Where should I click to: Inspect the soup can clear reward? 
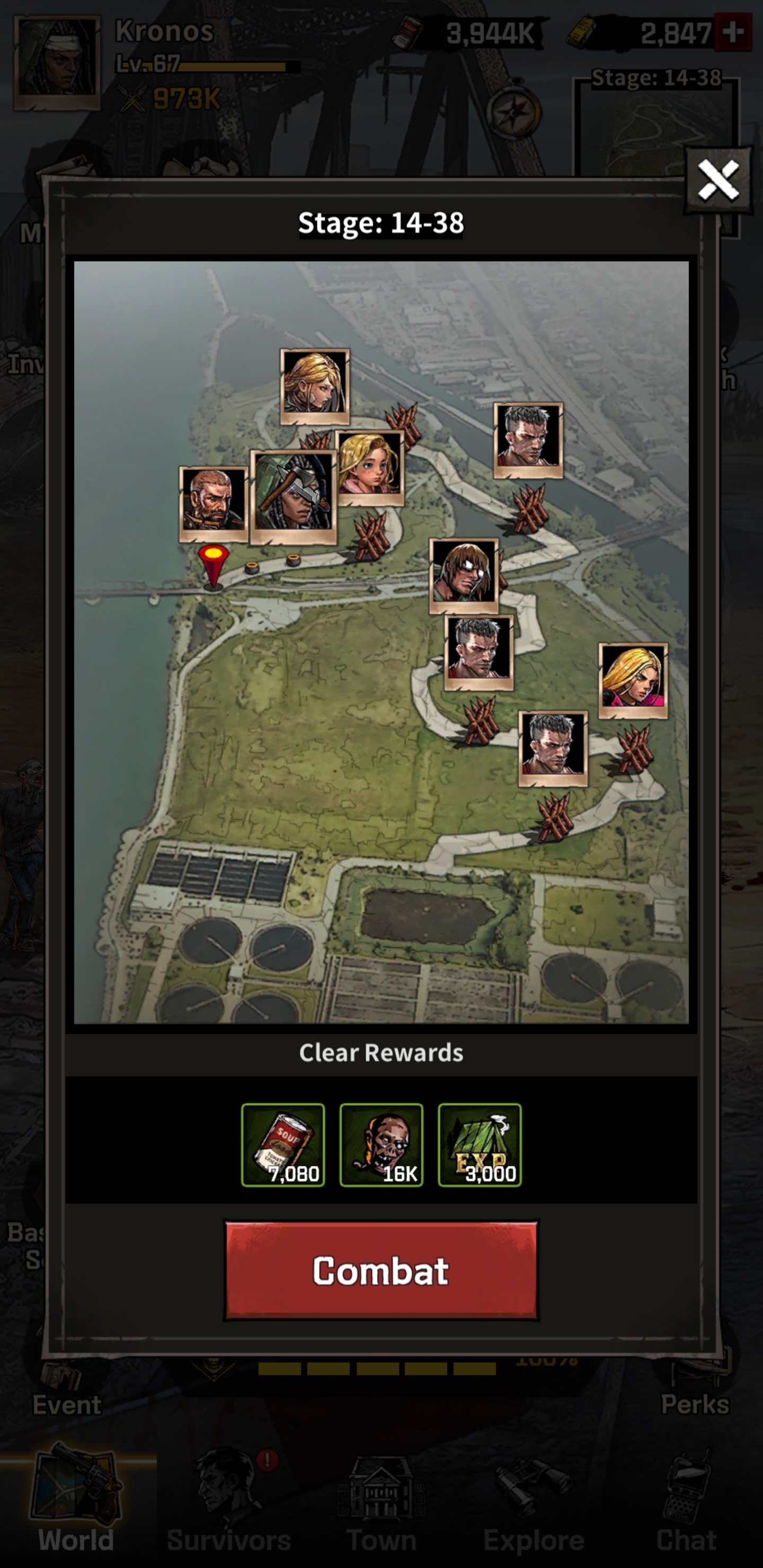pos(282,1145)
